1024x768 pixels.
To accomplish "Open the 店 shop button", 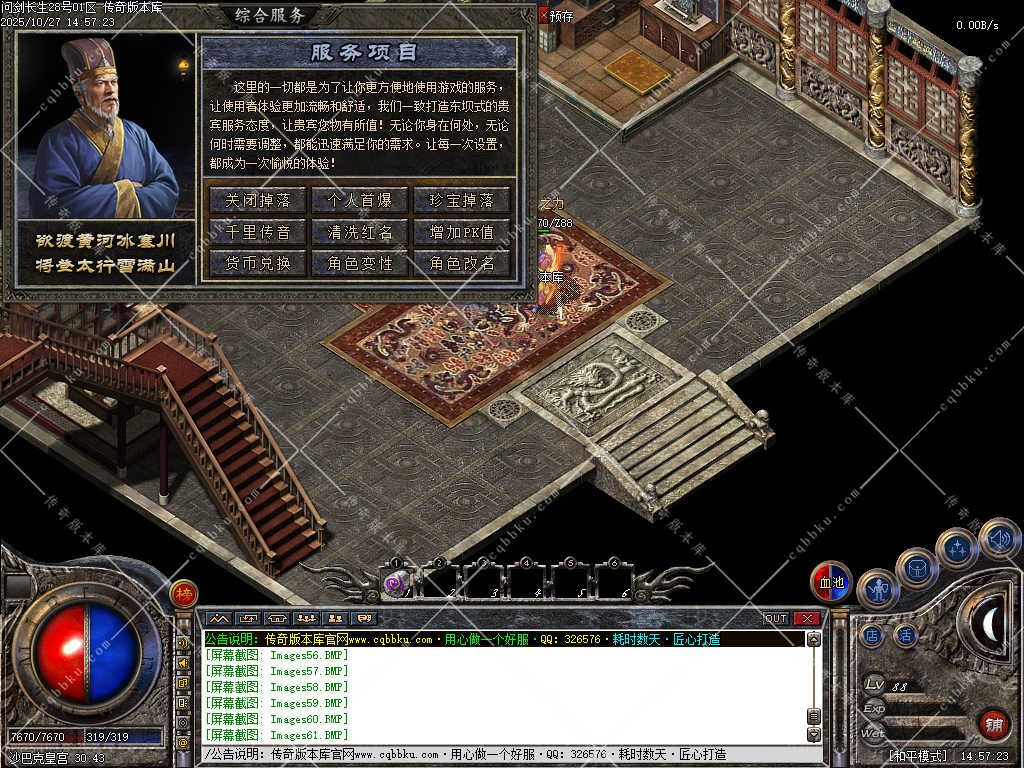I will (x=872, y=634).
